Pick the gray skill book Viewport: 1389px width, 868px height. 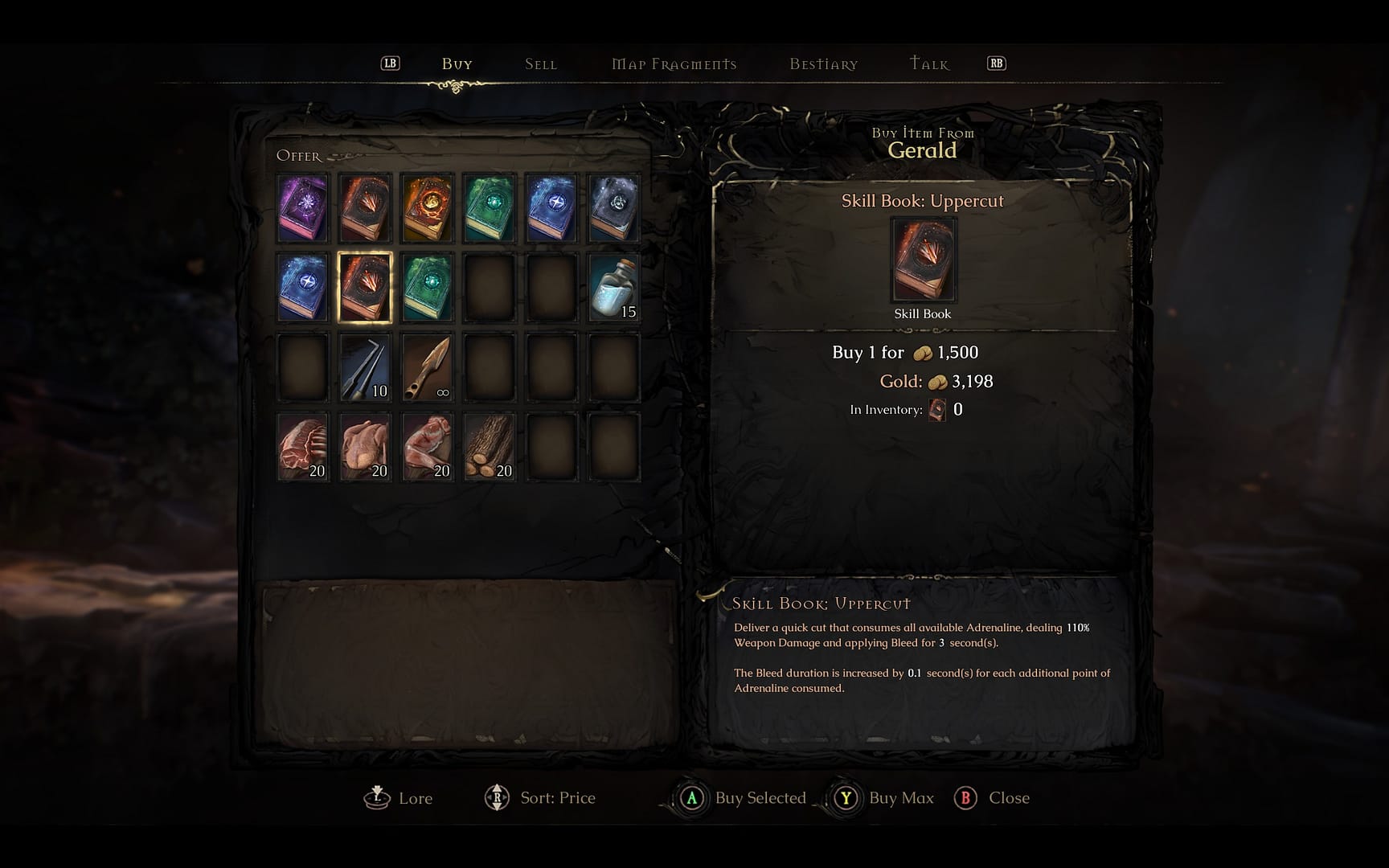point(614,208)
